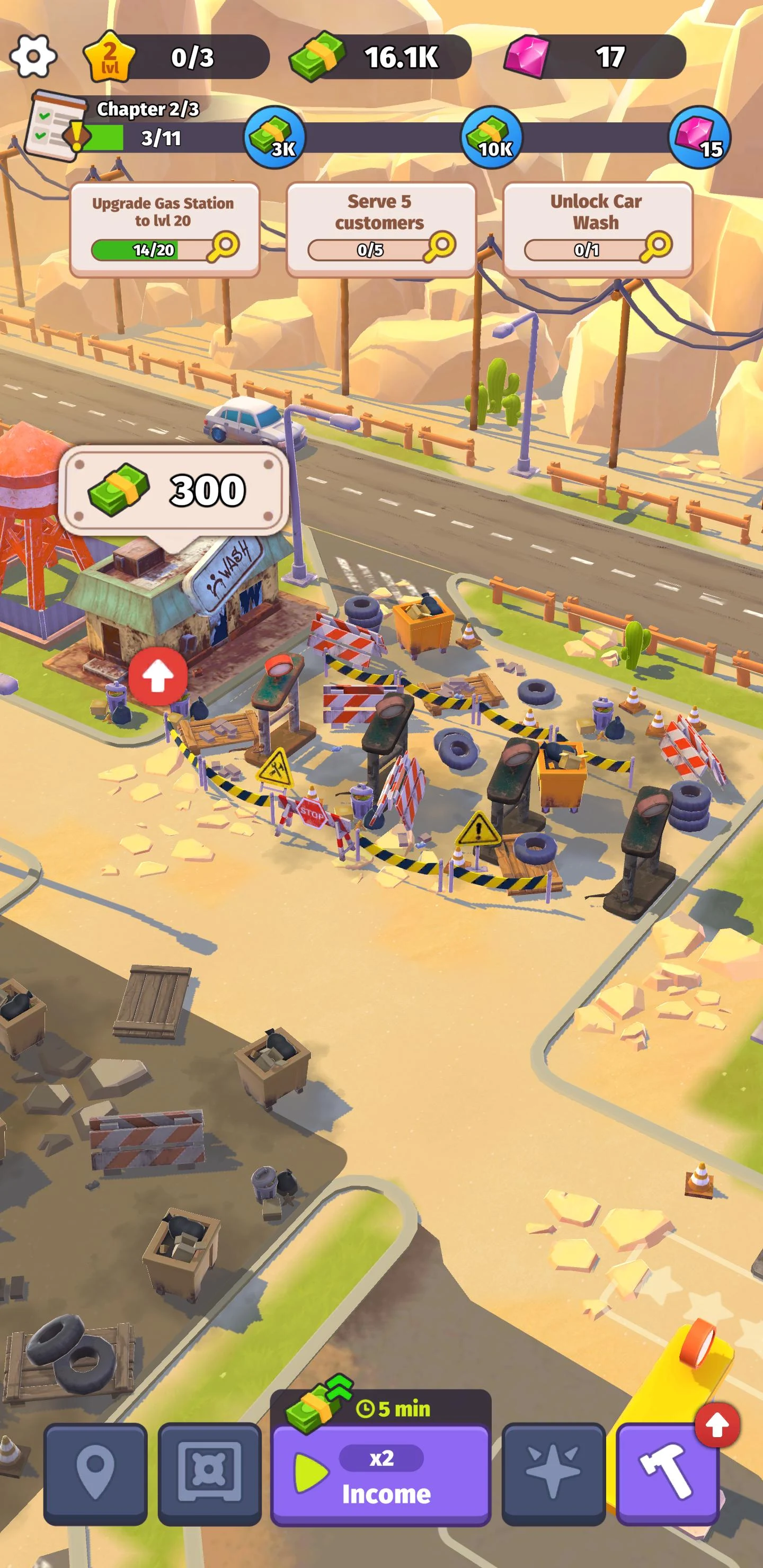Tap the 3K cash reward milestone

(x=275, y=138)
